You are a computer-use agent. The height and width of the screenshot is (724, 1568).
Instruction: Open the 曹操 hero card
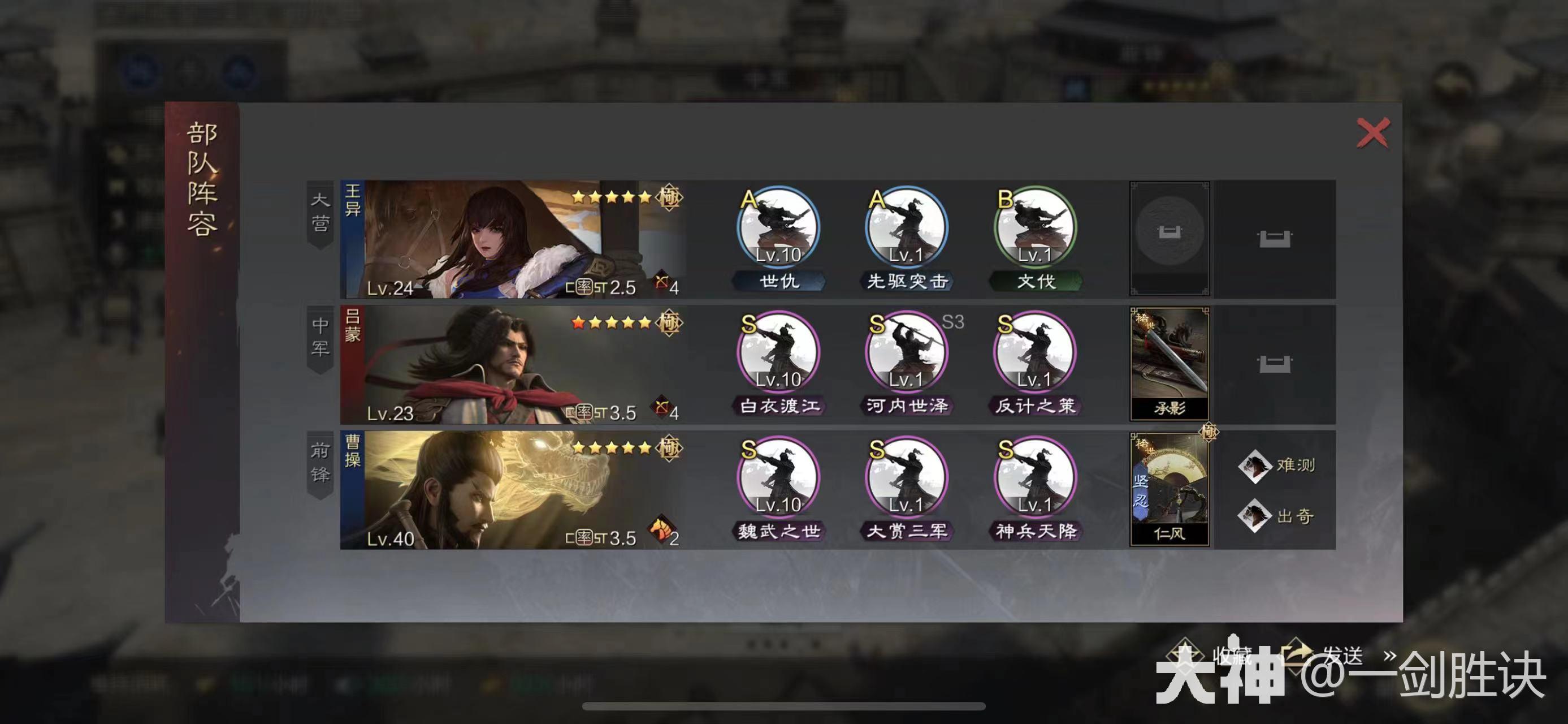click(x=514, y=490)
